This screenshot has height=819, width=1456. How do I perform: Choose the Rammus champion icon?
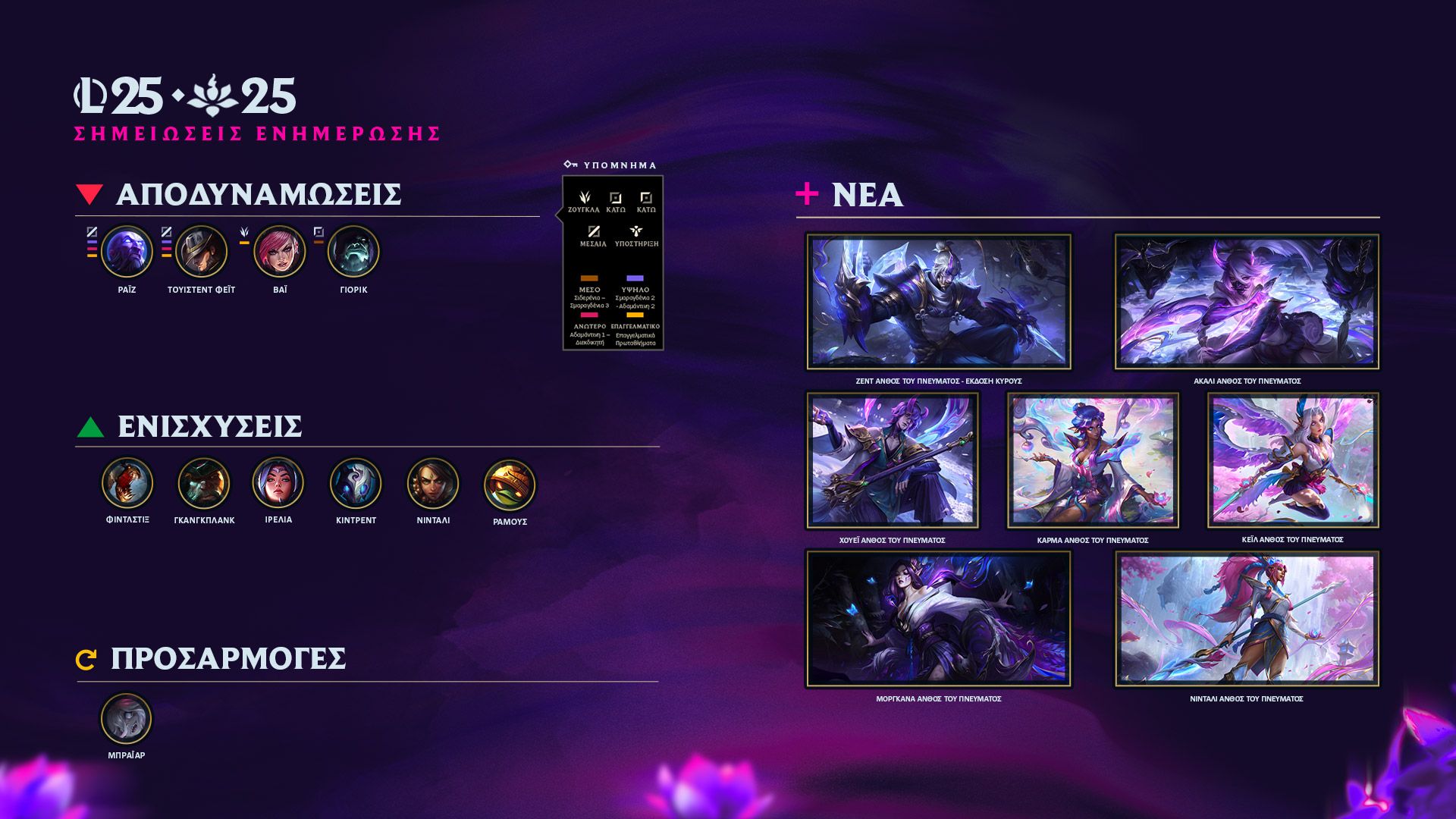510,485
